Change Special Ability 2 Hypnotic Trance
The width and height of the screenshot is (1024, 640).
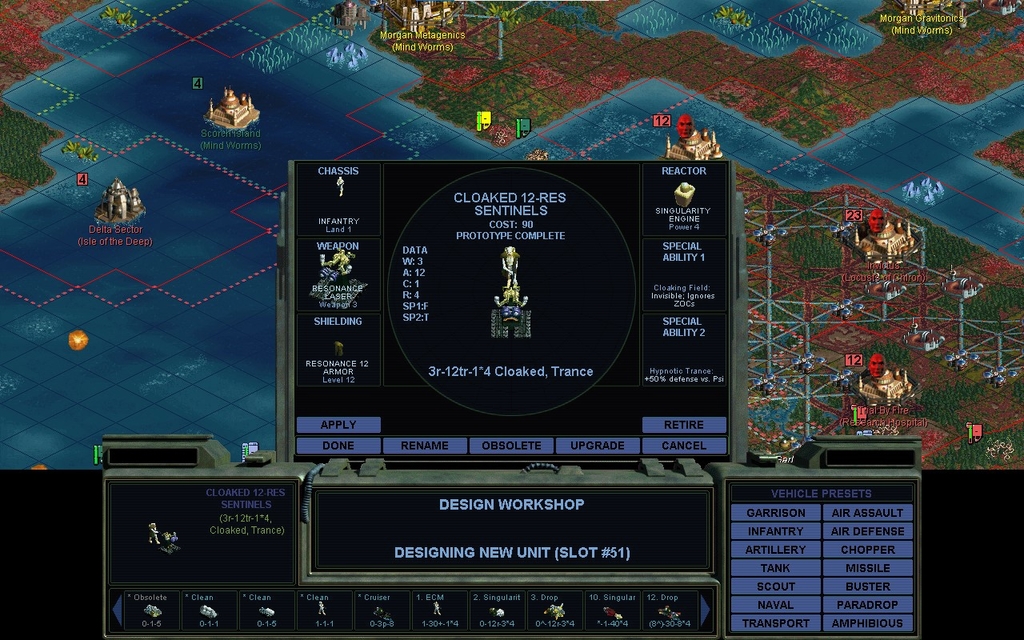point(684,349)
